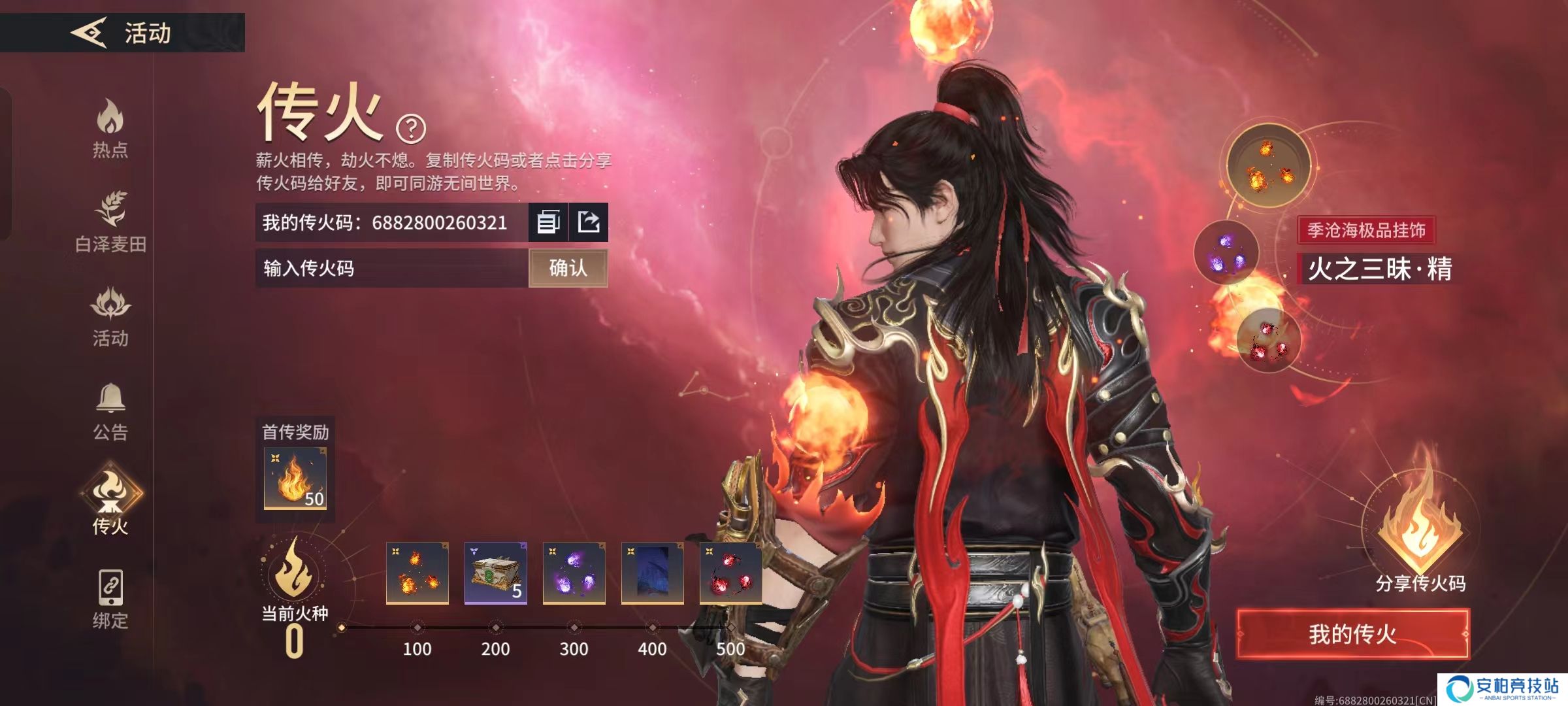1568x706 pixels.
Task: Switch to the 热点 tab
Action: click(110, 128)
